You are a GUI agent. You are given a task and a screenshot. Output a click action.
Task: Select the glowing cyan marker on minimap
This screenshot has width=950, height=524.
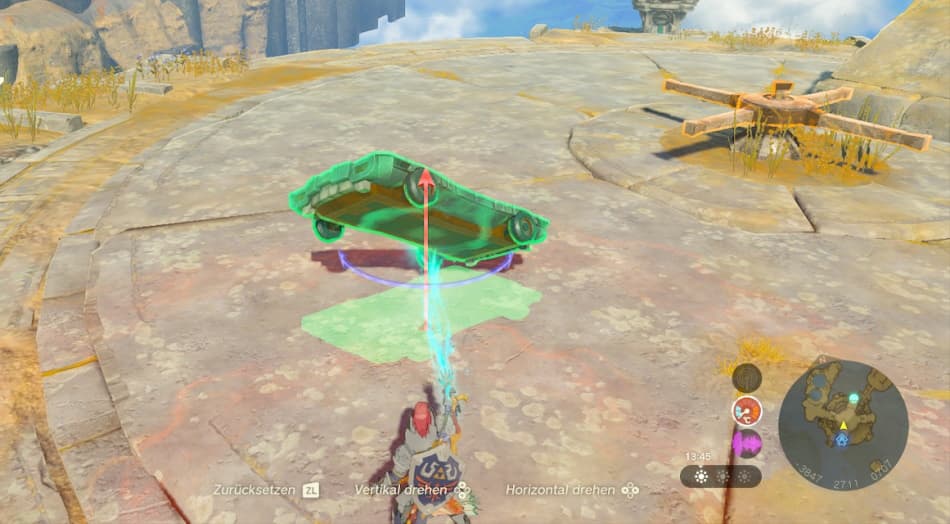click(x=854, y=398)
